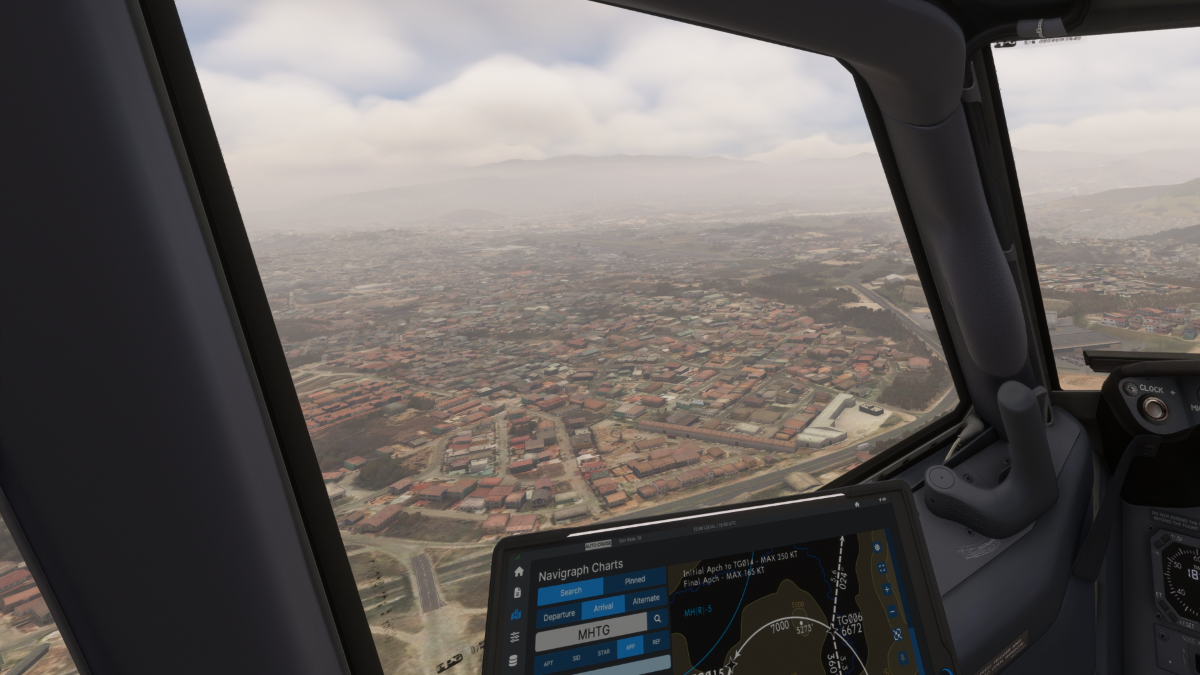Screen dimensions: 1200x675
Task: Click the magnifying glass search button
Action: point(658,620)
